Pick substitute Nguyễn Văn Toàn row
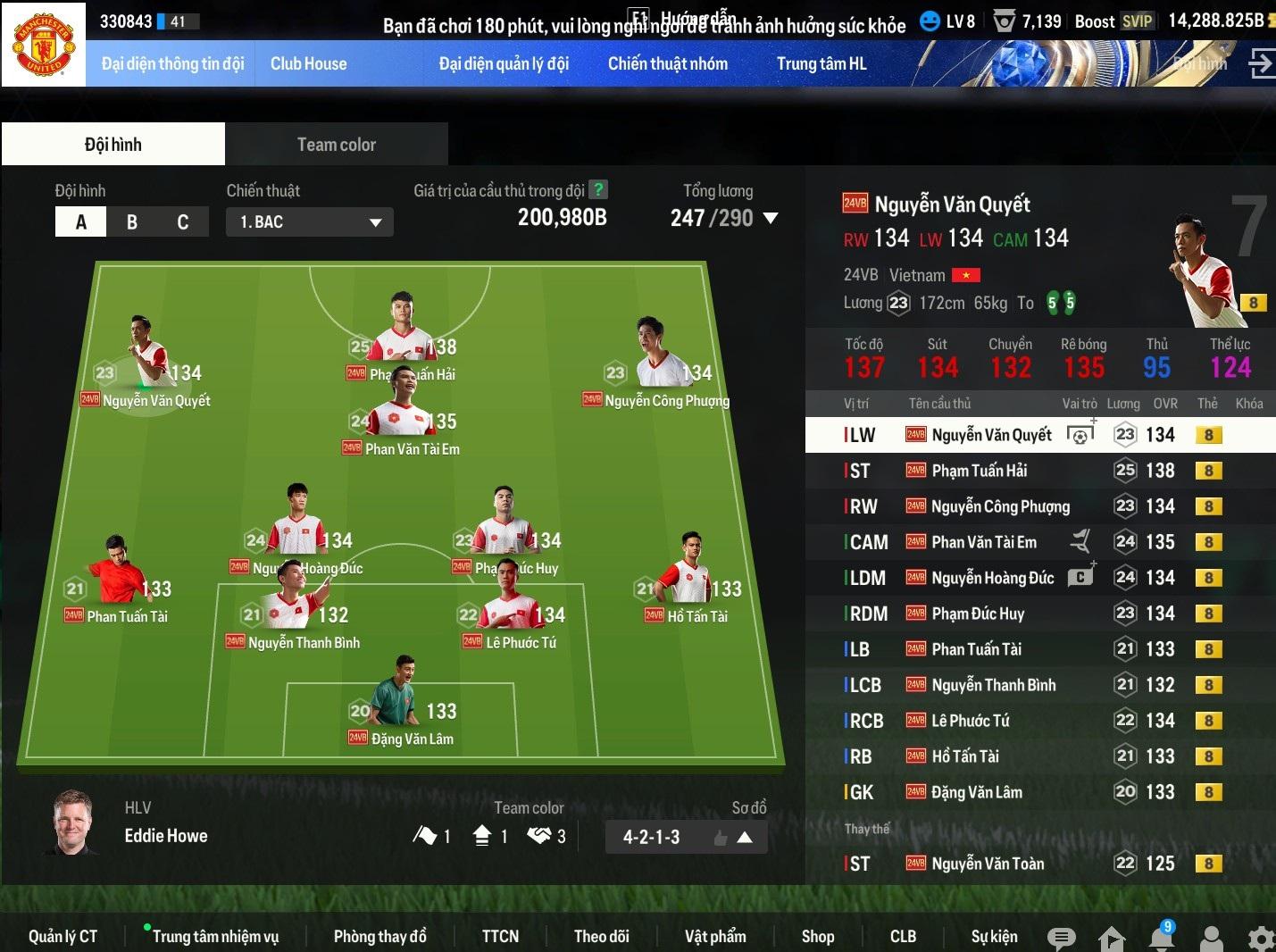 coord(988,864)
